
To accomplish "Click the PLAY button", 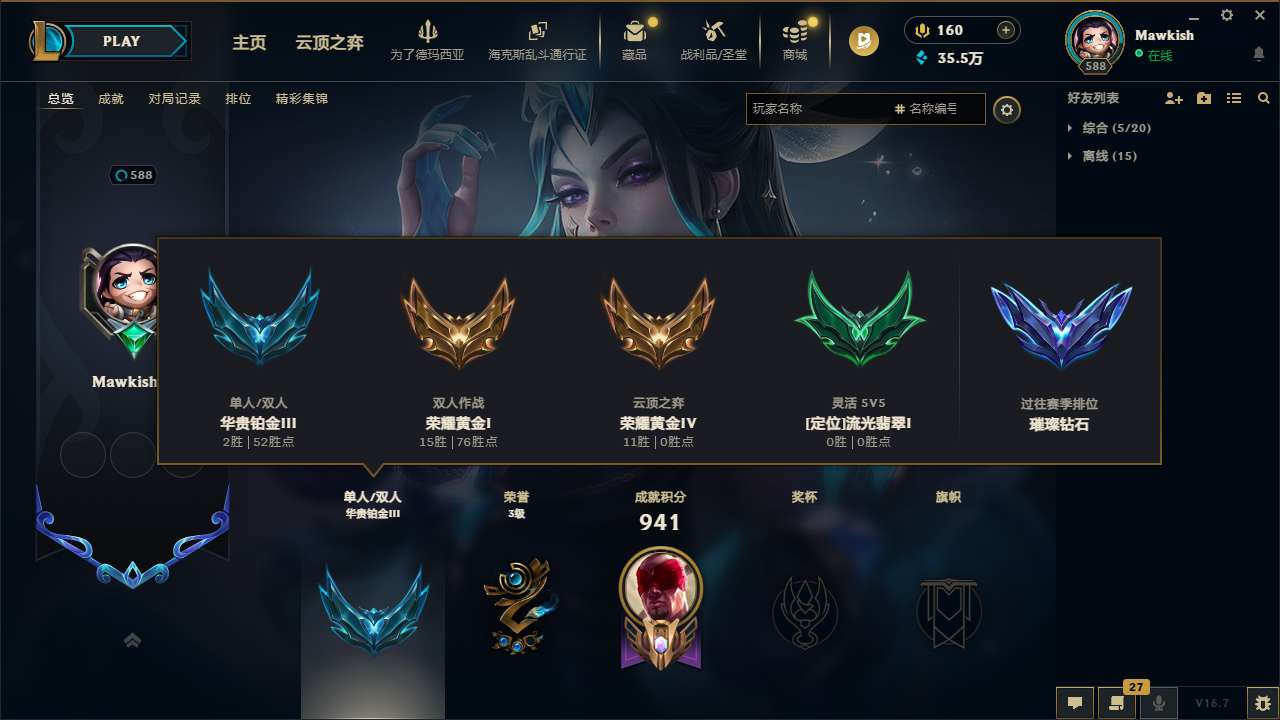I will point(120,41).
